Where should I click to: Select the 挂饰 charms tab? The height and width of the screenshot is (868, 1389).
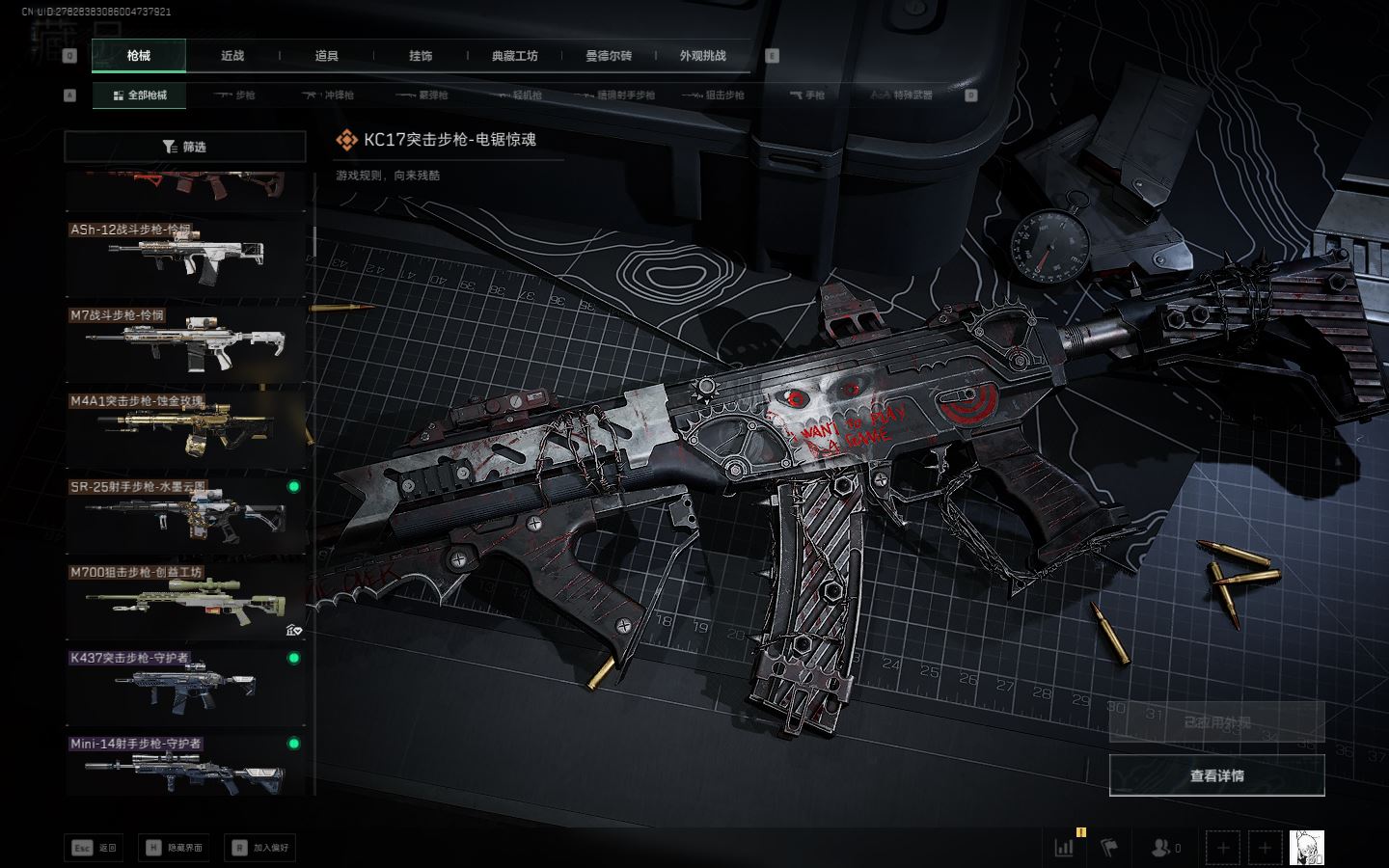[421, 56]
